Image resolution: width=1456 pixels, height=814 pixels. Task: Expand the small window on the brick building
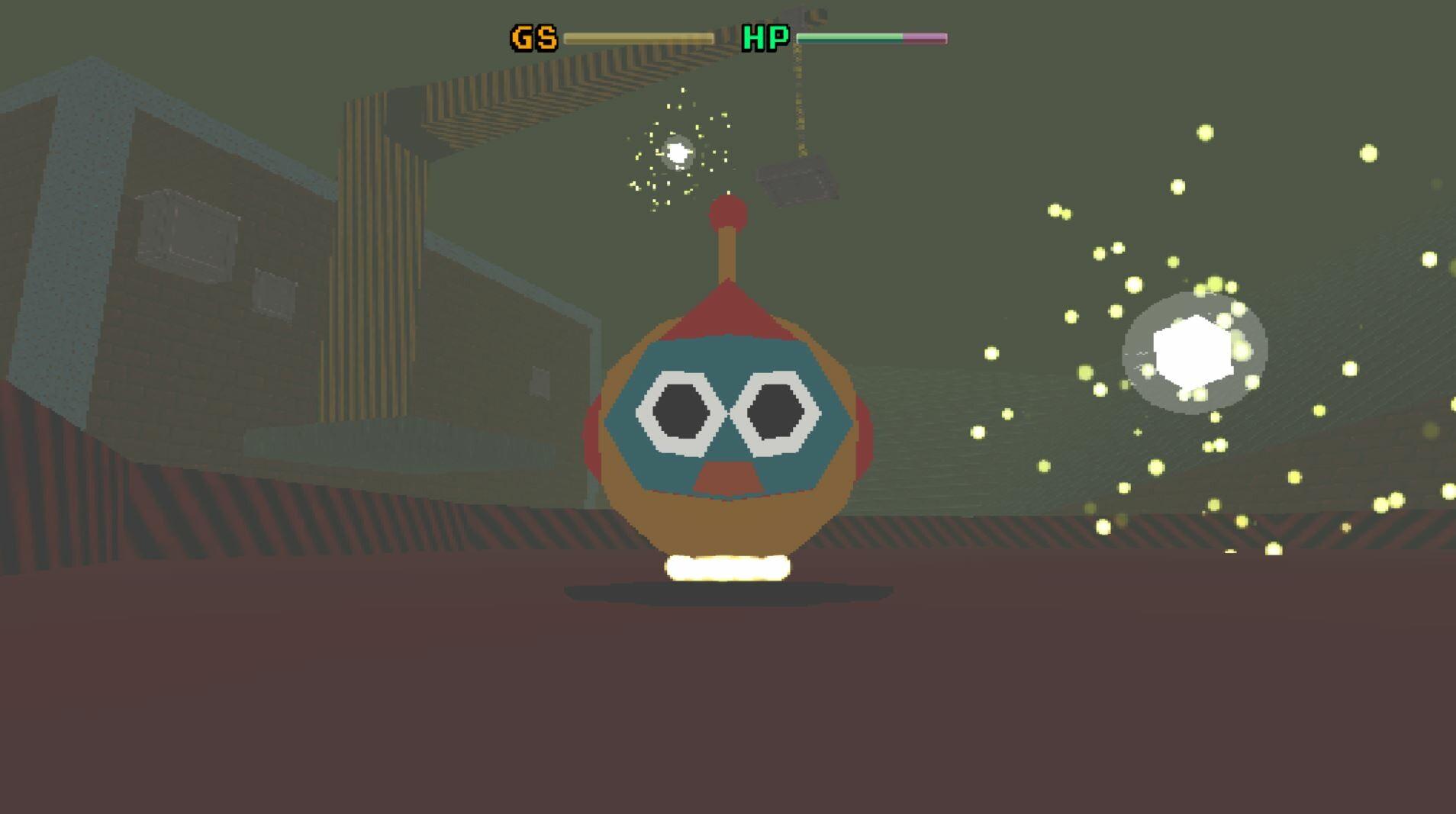(x=275, y=294)
